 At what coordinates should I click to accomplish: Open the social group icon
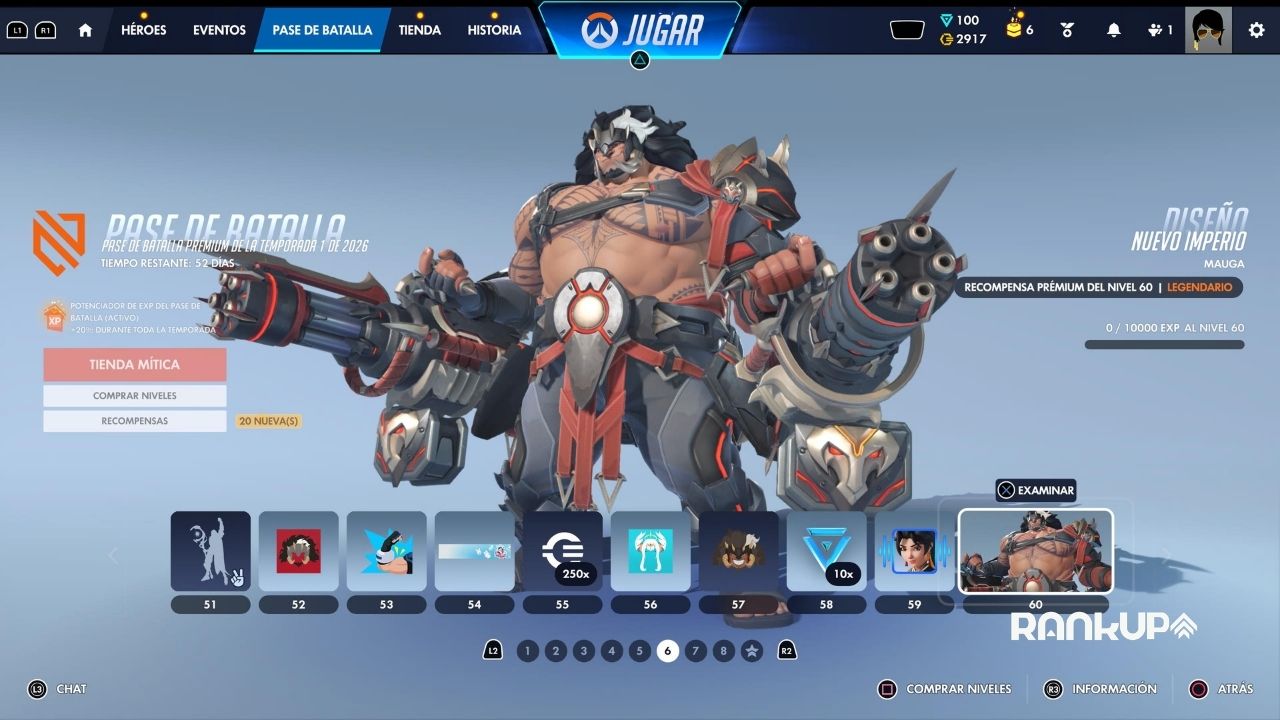[x=1158, y=30]
